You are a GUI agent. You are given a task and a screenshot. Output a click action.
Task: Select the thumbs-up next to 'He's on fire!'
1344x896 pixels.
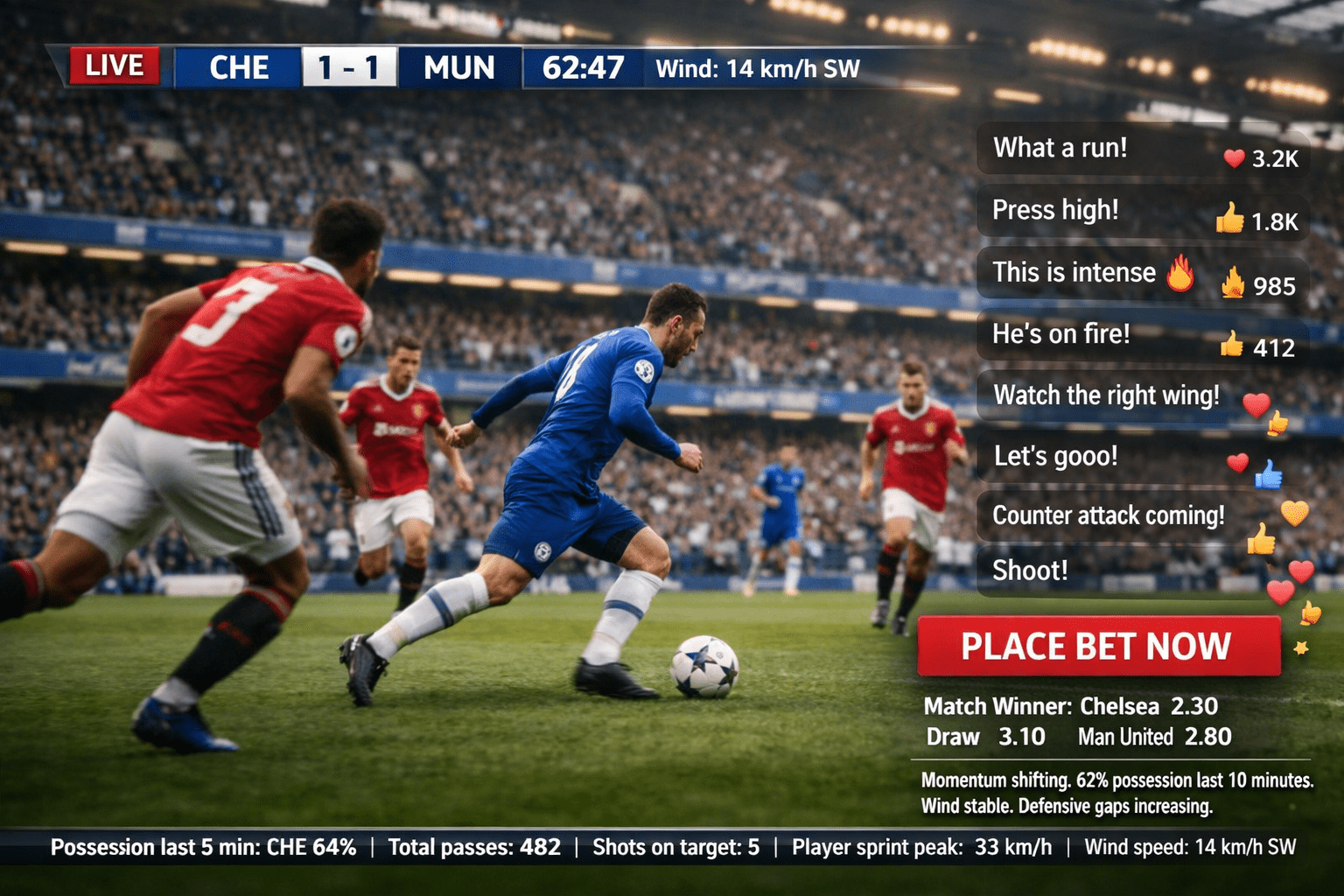click(x=1235, y=346)
